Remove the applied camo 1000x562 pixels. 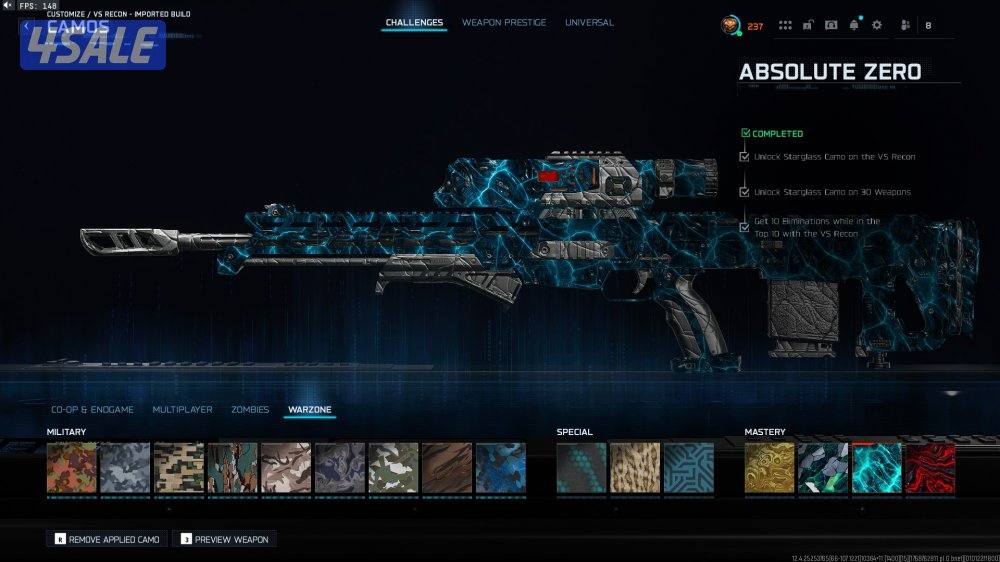pos(107,539)
